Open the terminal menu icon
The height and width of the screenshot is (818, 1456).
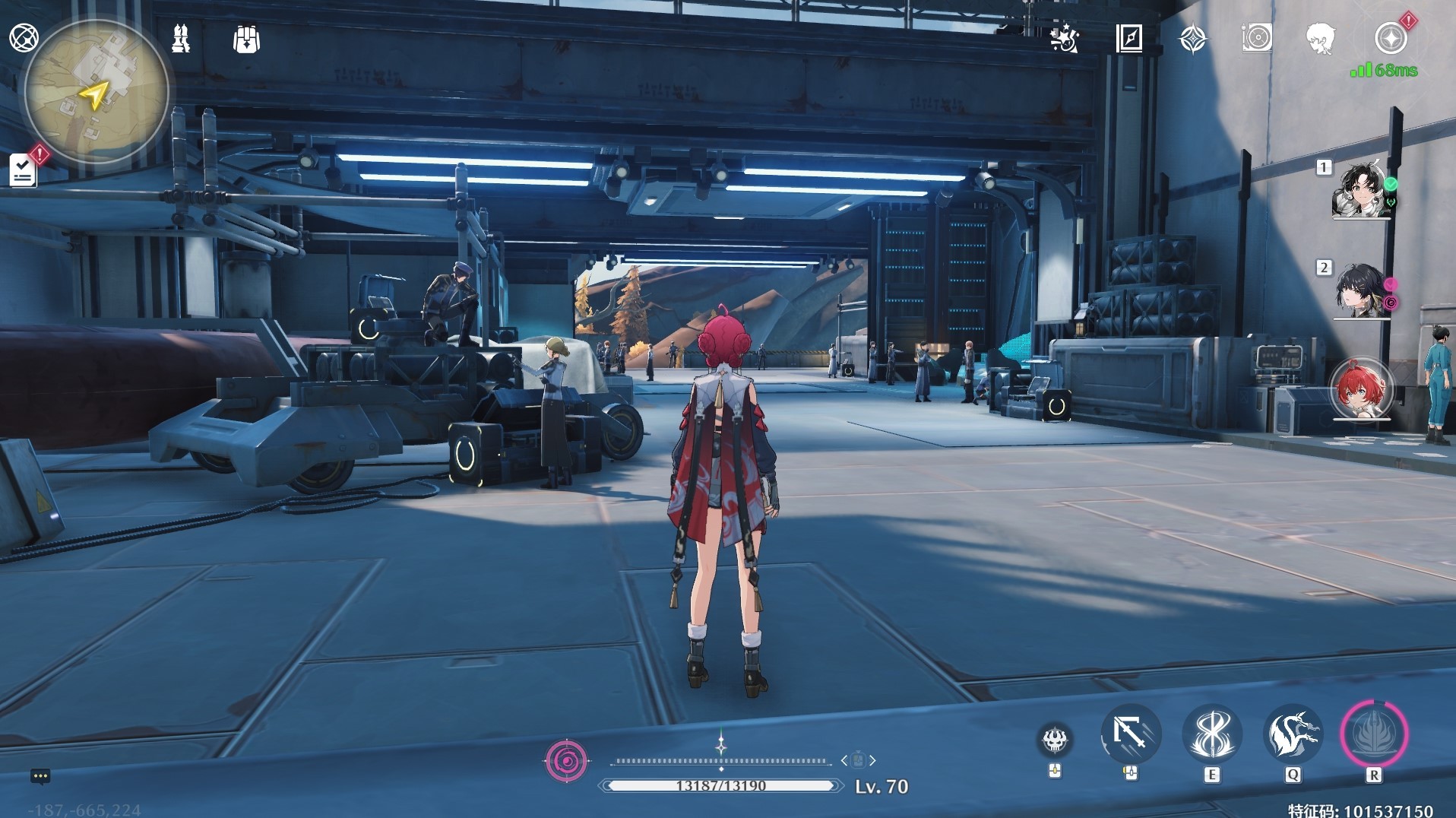coord(24,37)
